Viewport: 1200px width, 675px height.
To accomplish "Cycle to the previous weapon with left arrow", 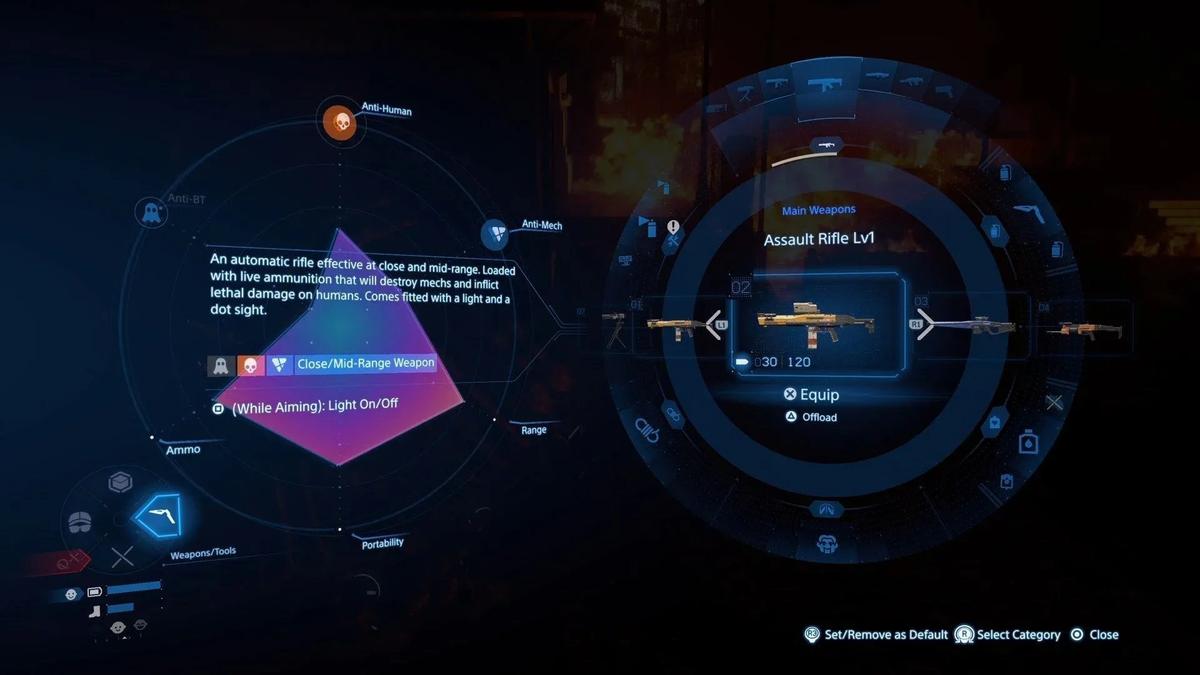I will click(x=714, y=323).
